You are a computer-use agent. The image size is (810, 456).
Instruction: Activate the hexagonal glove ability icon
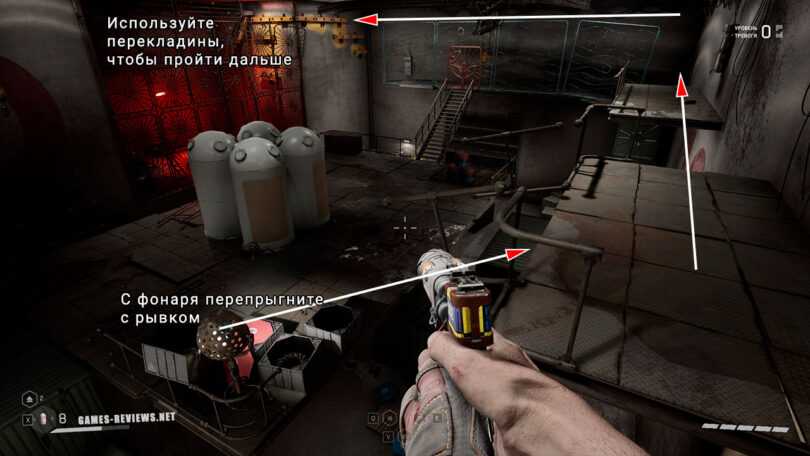pyautogui.click(x=389, y=418)
